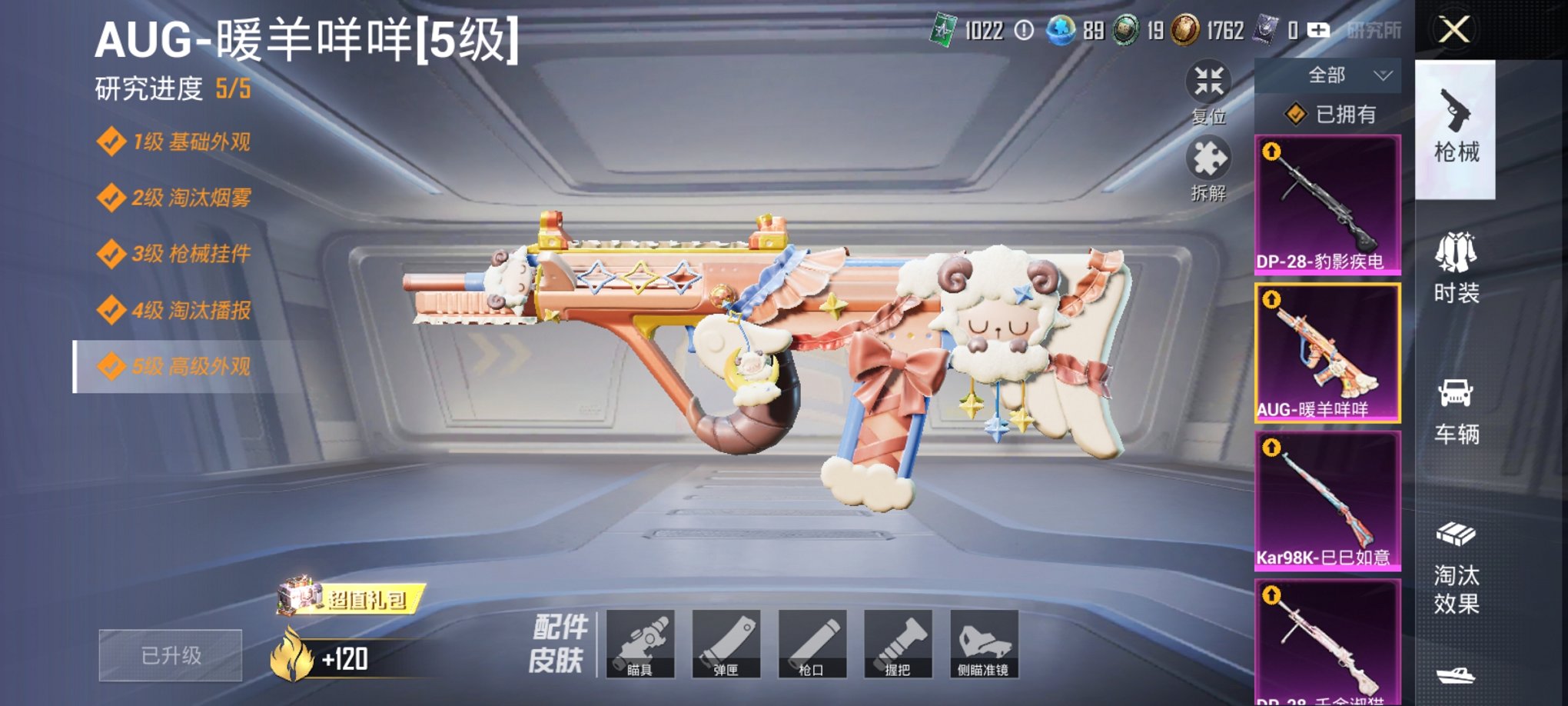Select the Kar98K-巳巳如意 skin thumbnail
The width and height of the screenshot is (1568, 706).
pyautogui.click(x=1327, y=501)
